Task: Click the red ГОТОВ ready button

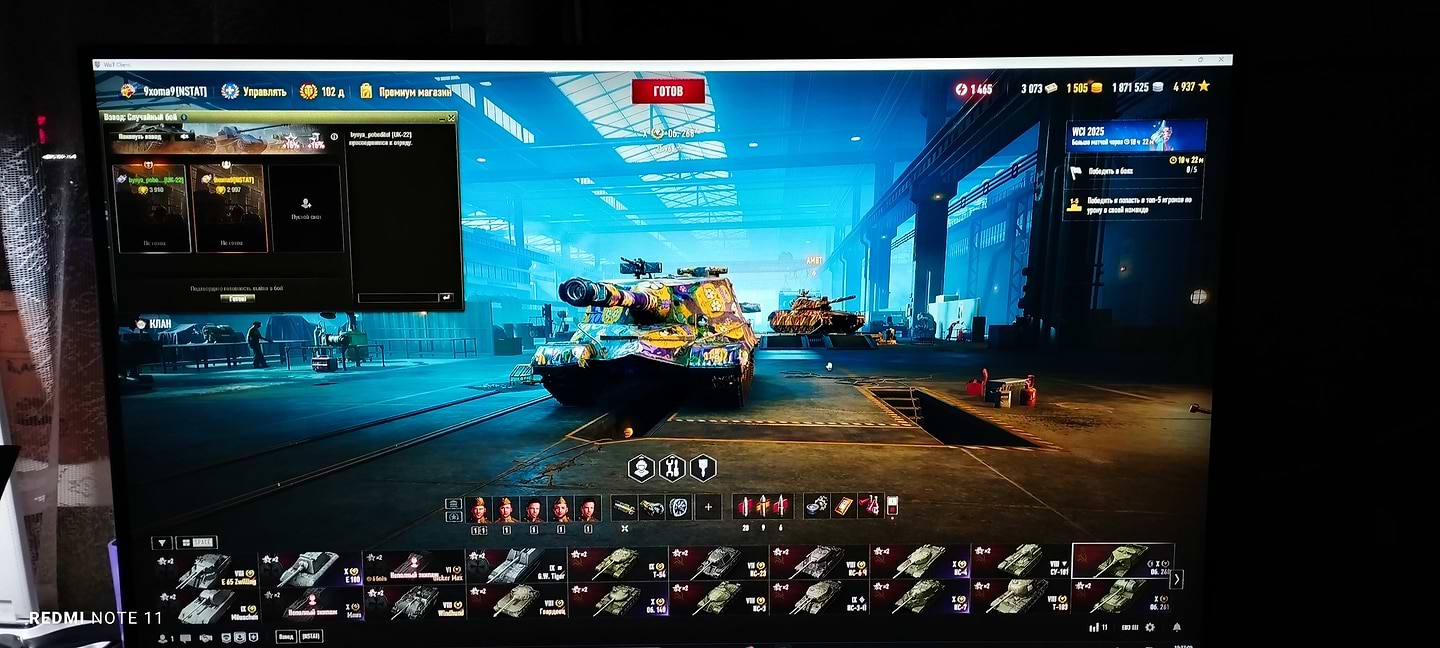Action: click(668, 91)
